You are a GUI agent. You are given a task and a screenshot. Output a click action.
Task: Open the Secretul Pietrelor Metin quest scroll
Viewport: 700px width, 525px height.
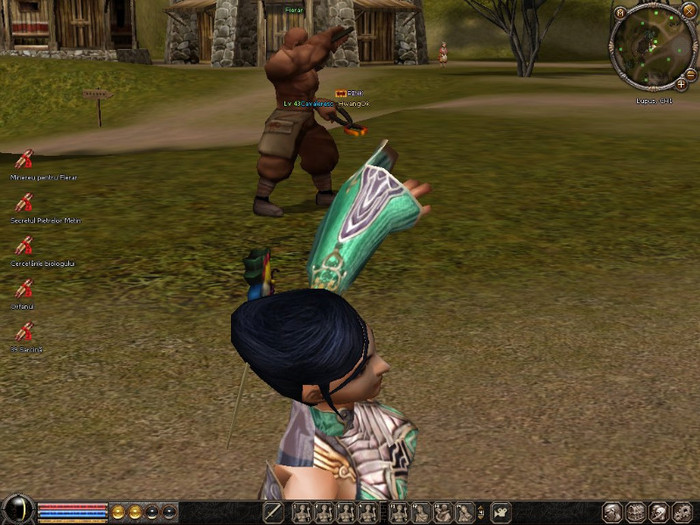(24, 201)
